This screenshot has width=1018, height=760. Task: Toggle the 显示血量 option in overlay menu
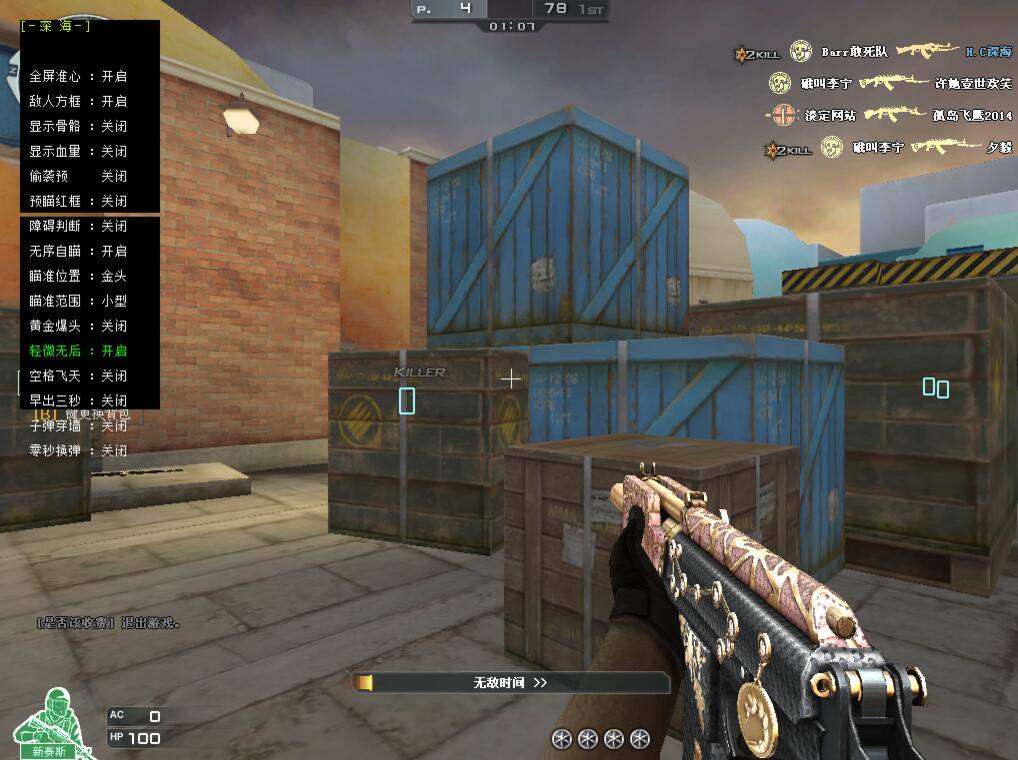point(78,151)
